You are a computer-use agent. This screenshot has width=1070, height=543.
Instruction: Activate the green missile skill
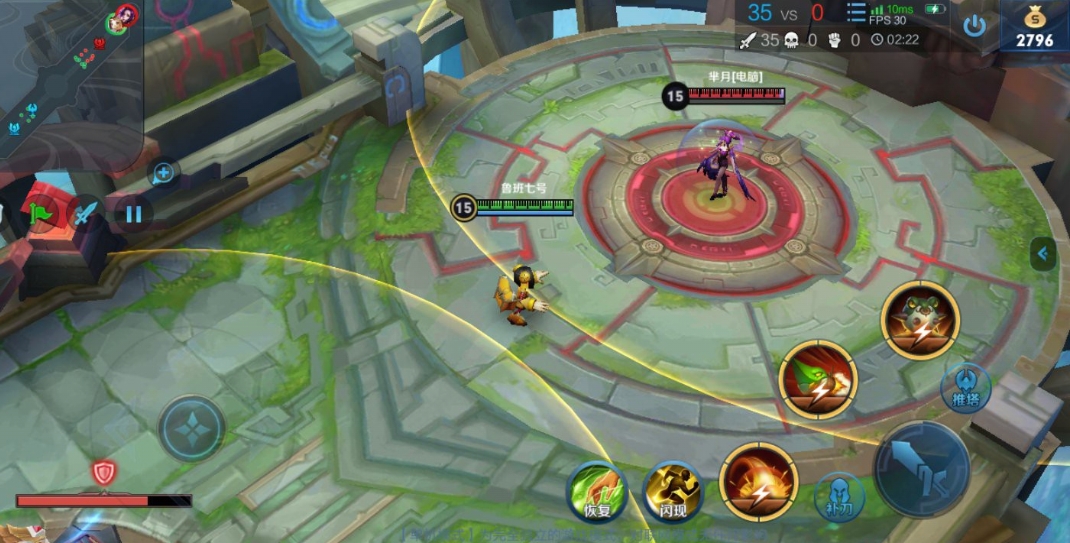pos(818,379)
